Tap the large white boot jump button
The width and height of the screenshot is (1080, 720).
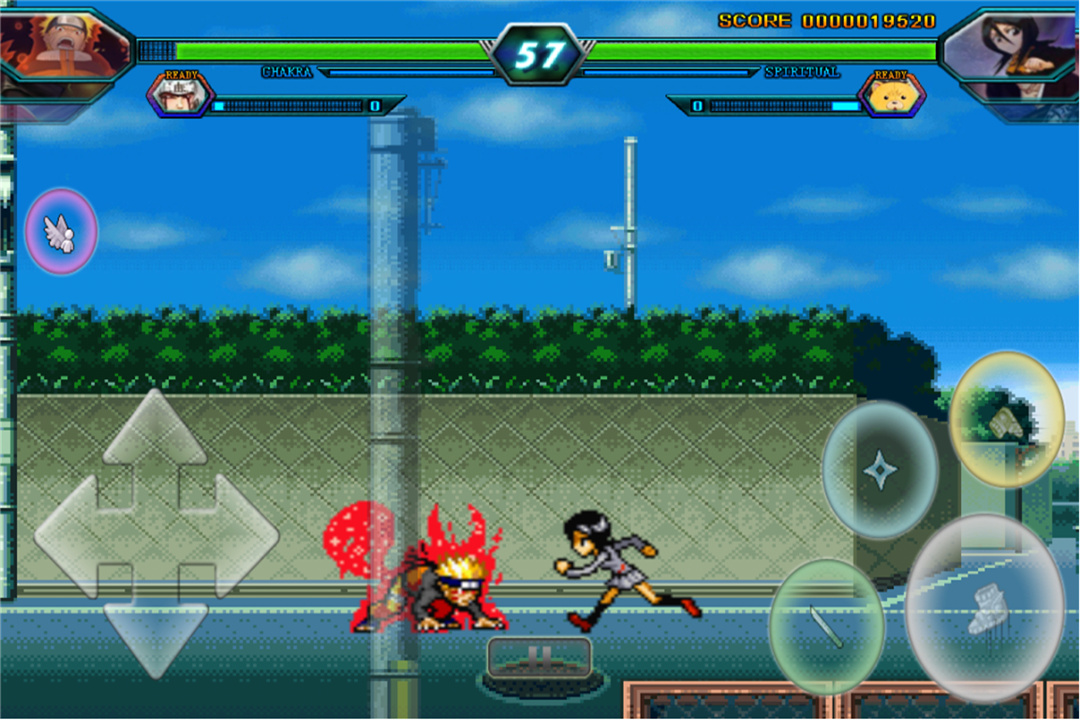pos(985,608)
